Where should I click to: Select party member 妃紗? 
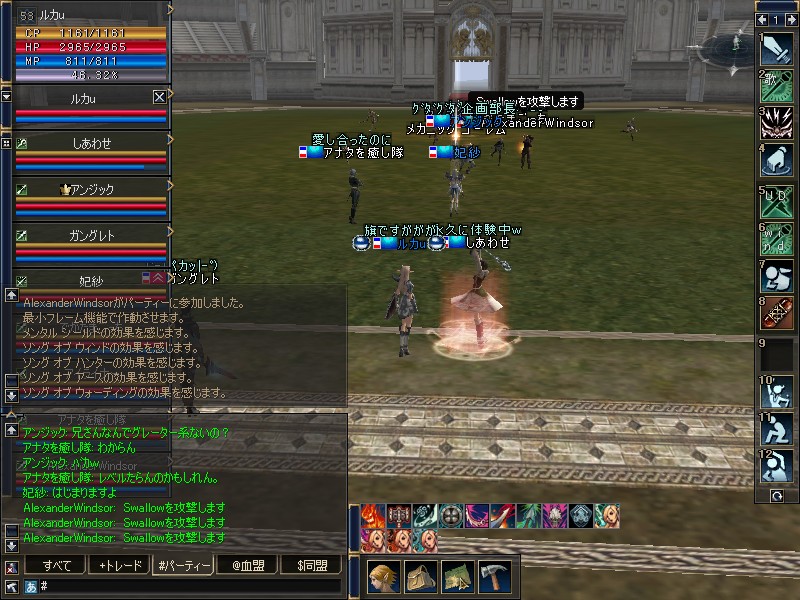click(x=91, y=280)
